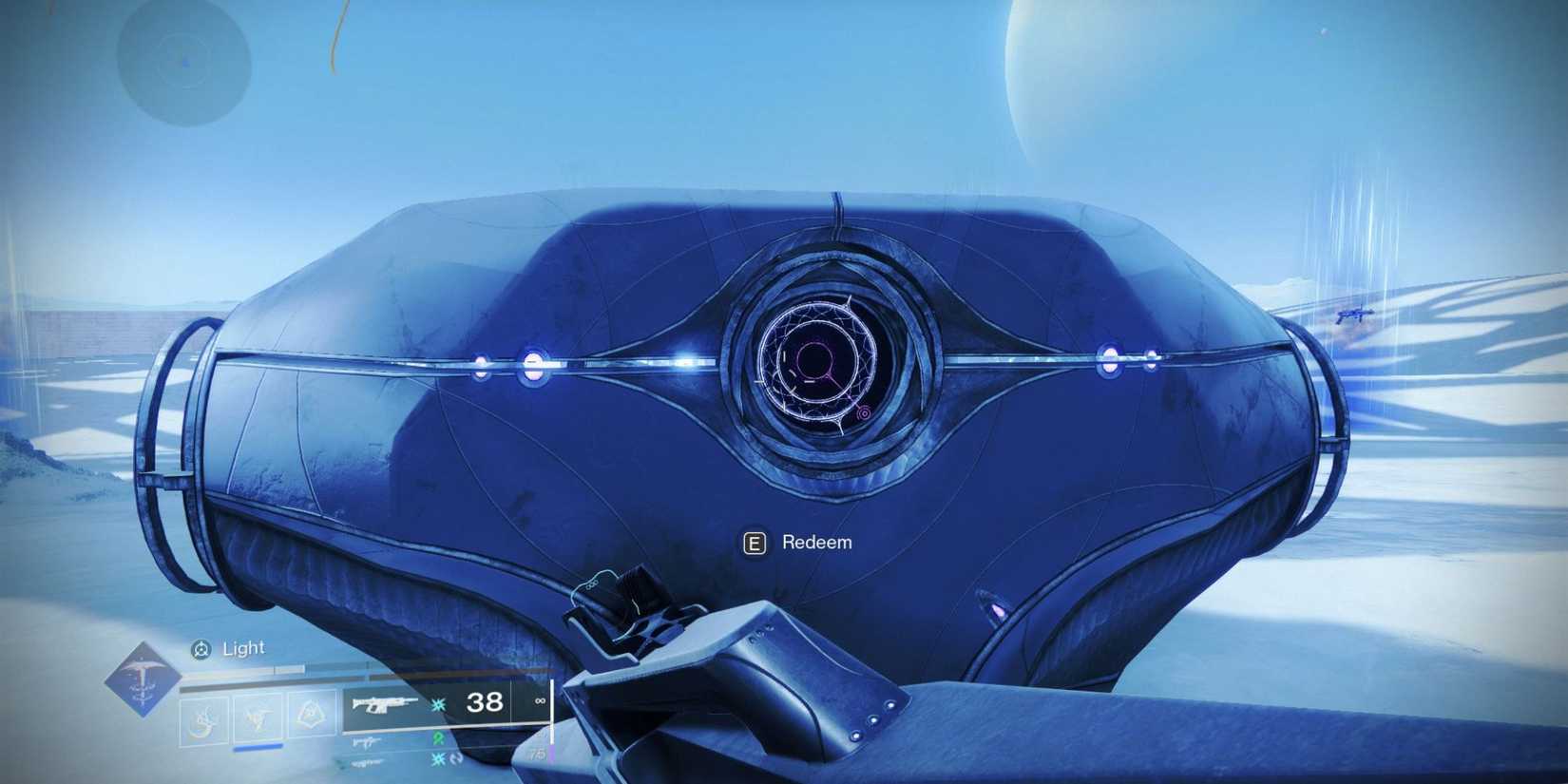Click the infinity ammo reserve symbol
Viewport: 1568px width, 784px height.
(539, 703)
